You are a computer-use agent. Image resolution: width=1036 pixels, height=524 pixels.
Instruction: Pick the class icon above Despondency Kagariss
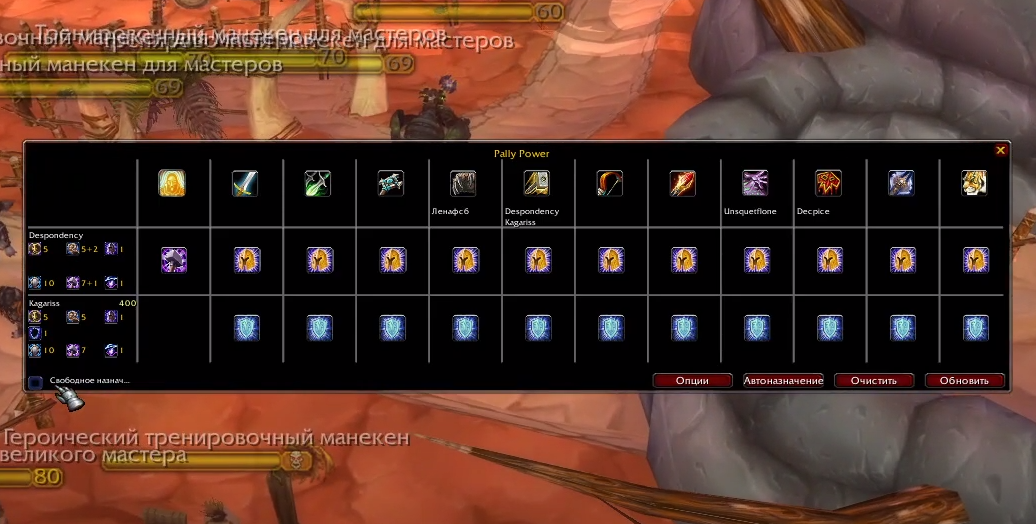click(x=537, y=183)
